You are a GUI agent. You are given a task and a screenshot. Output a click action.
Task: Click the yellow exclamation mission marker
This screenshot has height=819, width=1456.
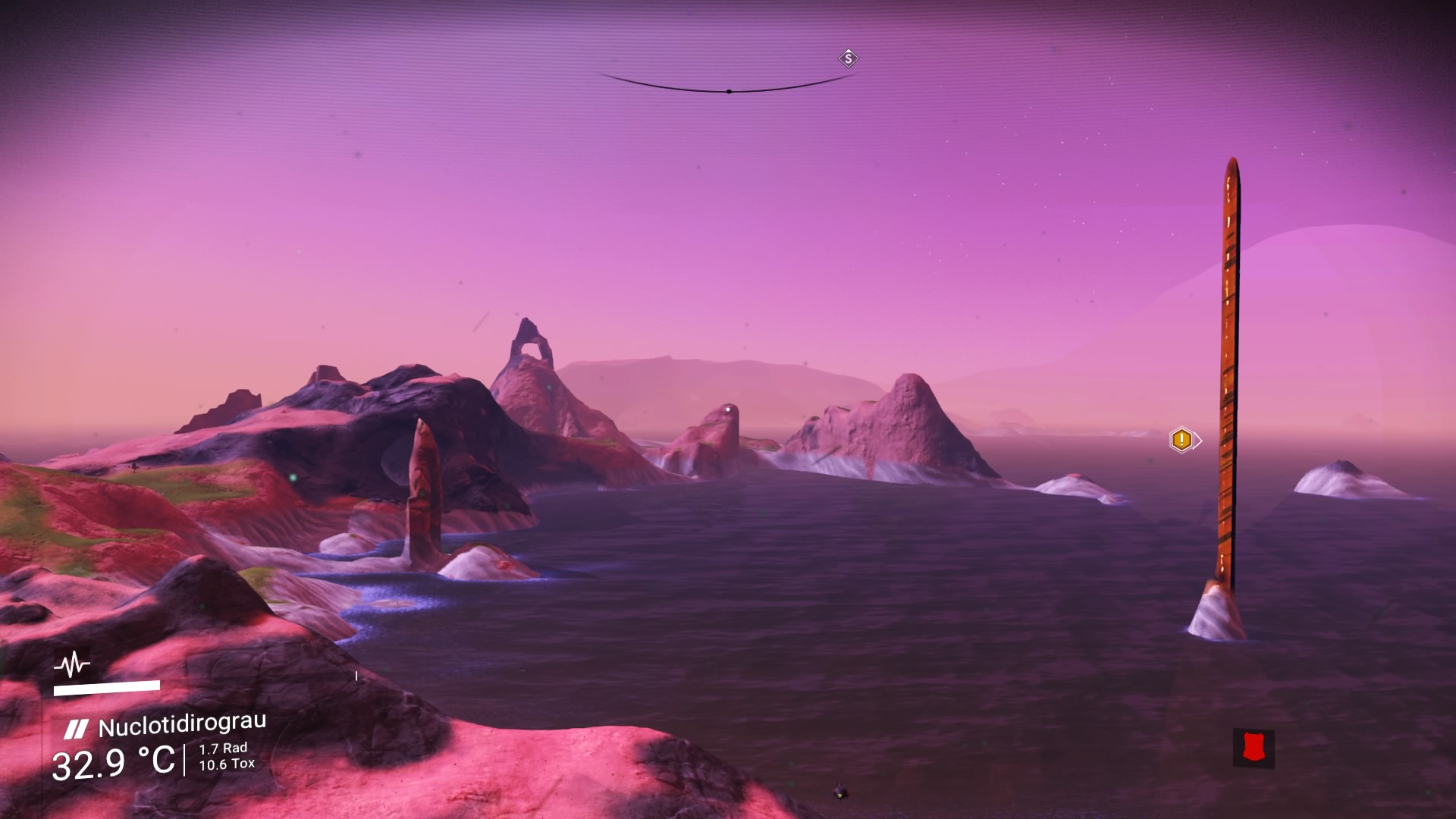coord(1181,440)
